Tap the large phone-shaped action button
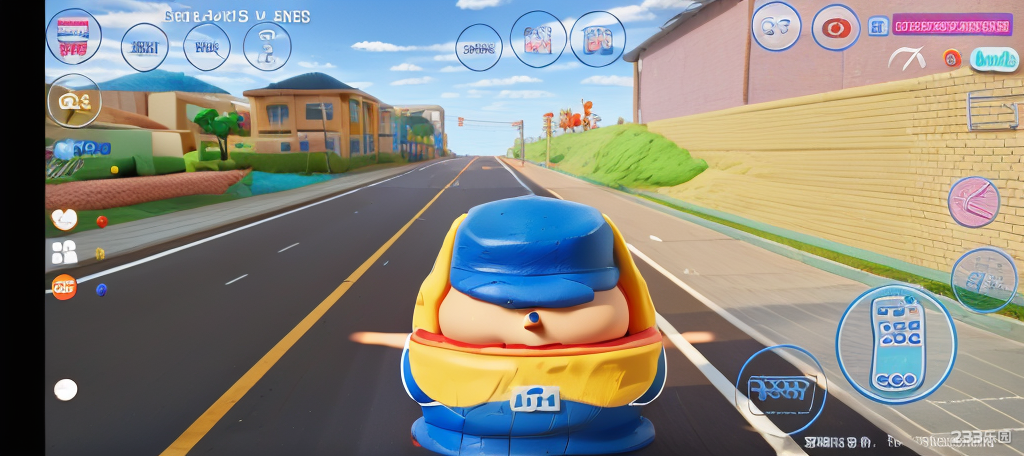Image resolution: width=1024 pixels, height=456 pixels. coord(895,343)
